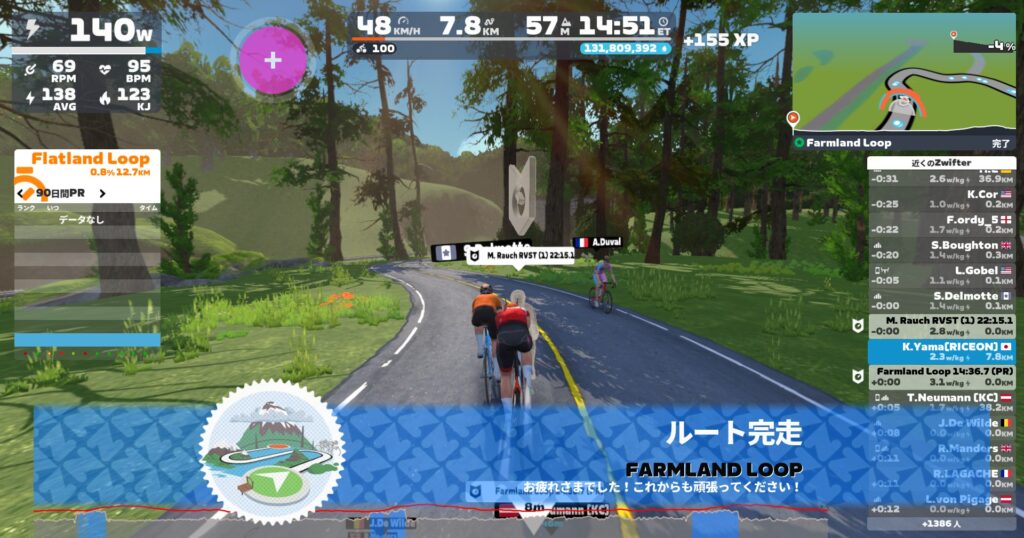This screenshot has height=538, width=1024.
Task: Choose S.Boughton from the nearby Zwifters
Action: (940, 249)
